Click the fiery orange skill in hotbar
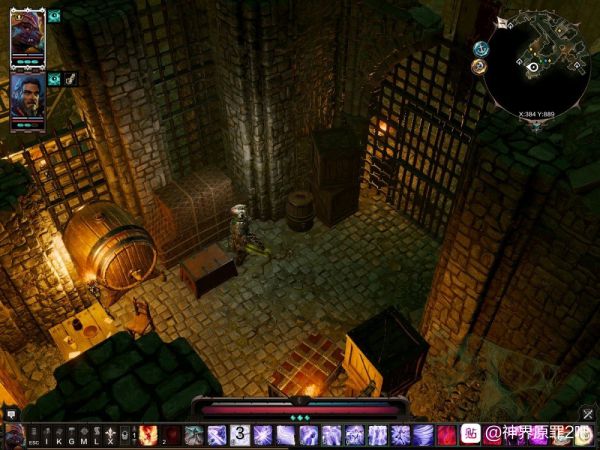 point(149,435)
